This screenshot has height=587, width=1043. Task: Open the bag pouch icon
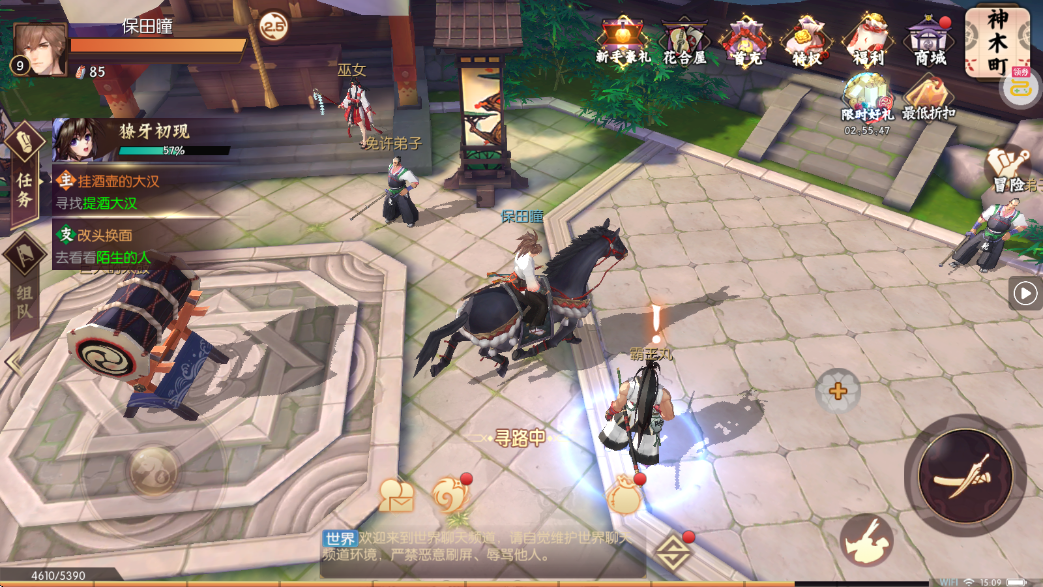tap(624, 493)
